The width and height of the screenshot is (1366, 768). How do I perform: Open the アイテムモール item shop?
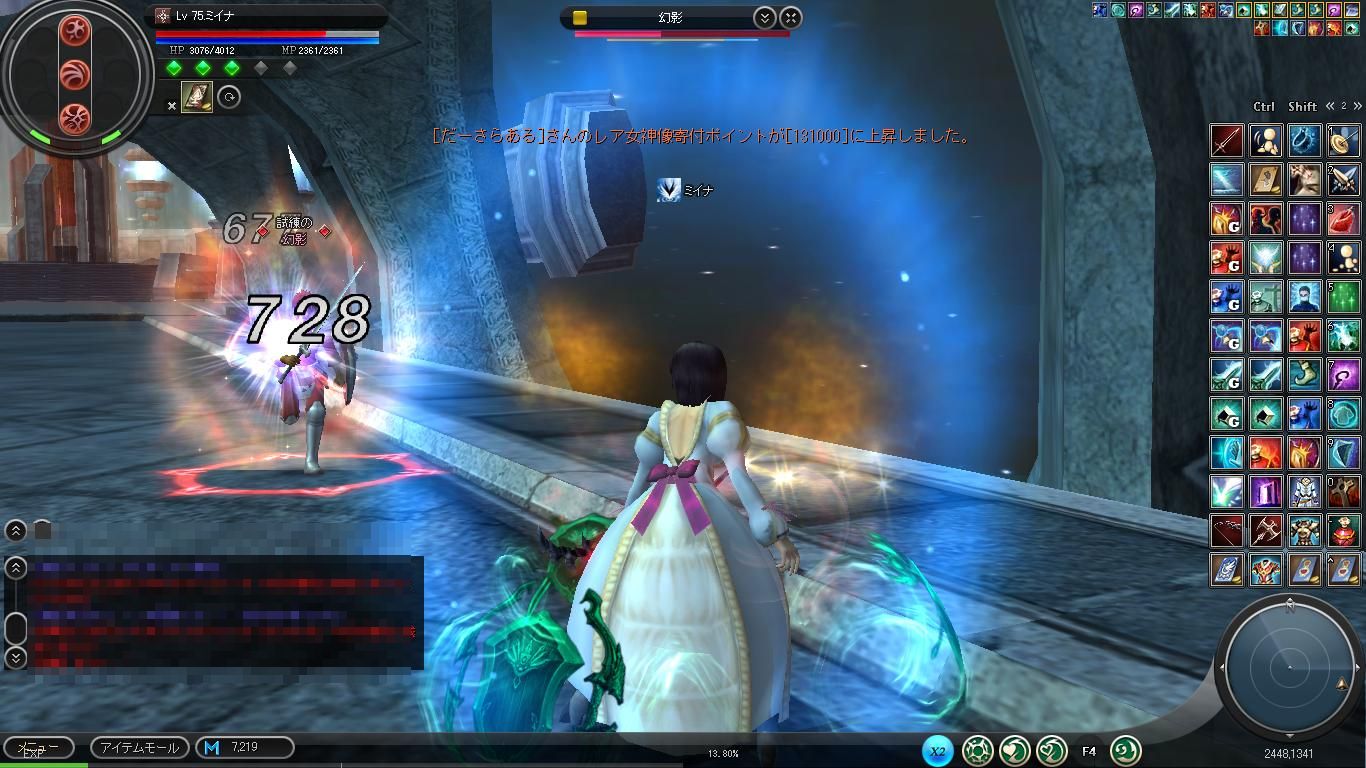(x=139, y=747)
